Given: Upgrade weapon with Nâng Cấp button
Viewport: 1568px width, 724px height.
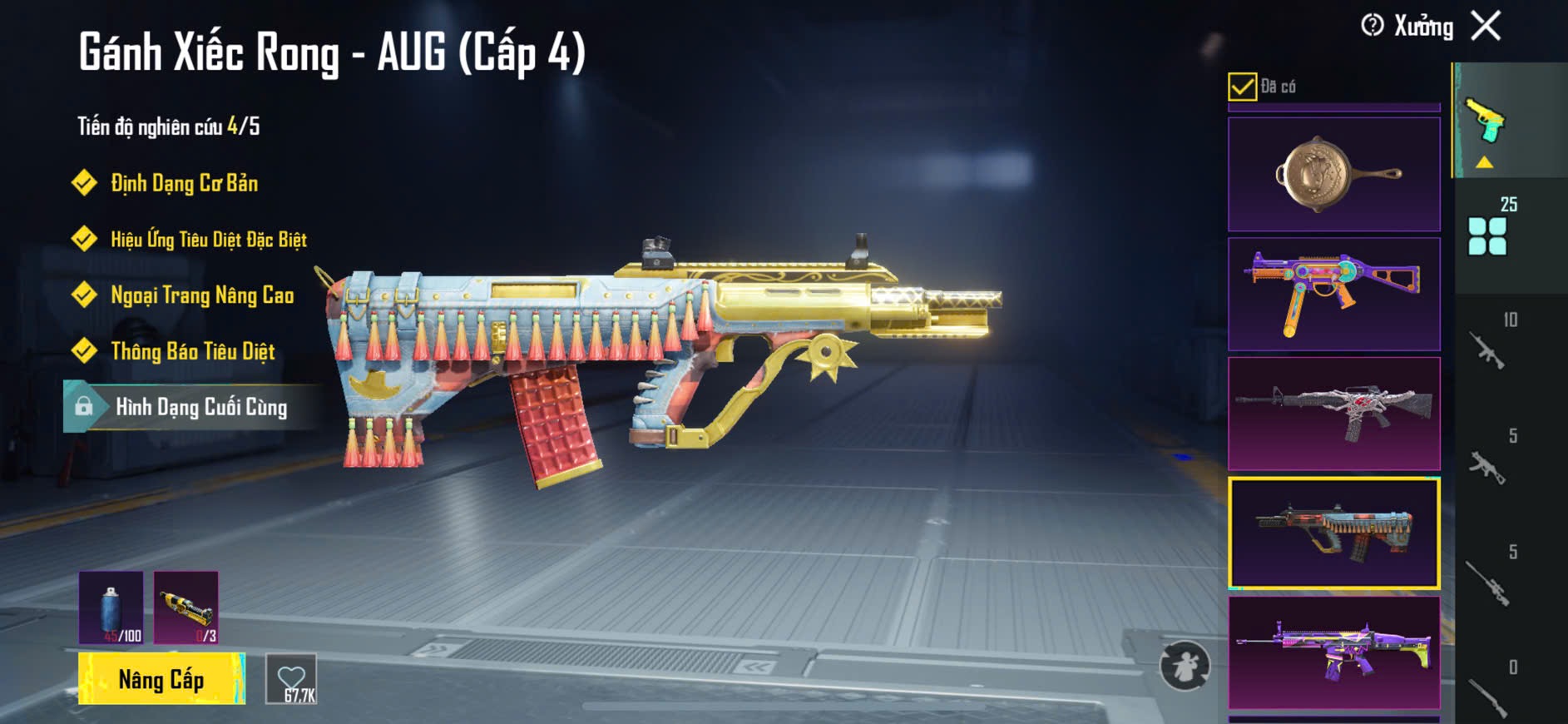Looking at the screenshot, I should (161, 679).
